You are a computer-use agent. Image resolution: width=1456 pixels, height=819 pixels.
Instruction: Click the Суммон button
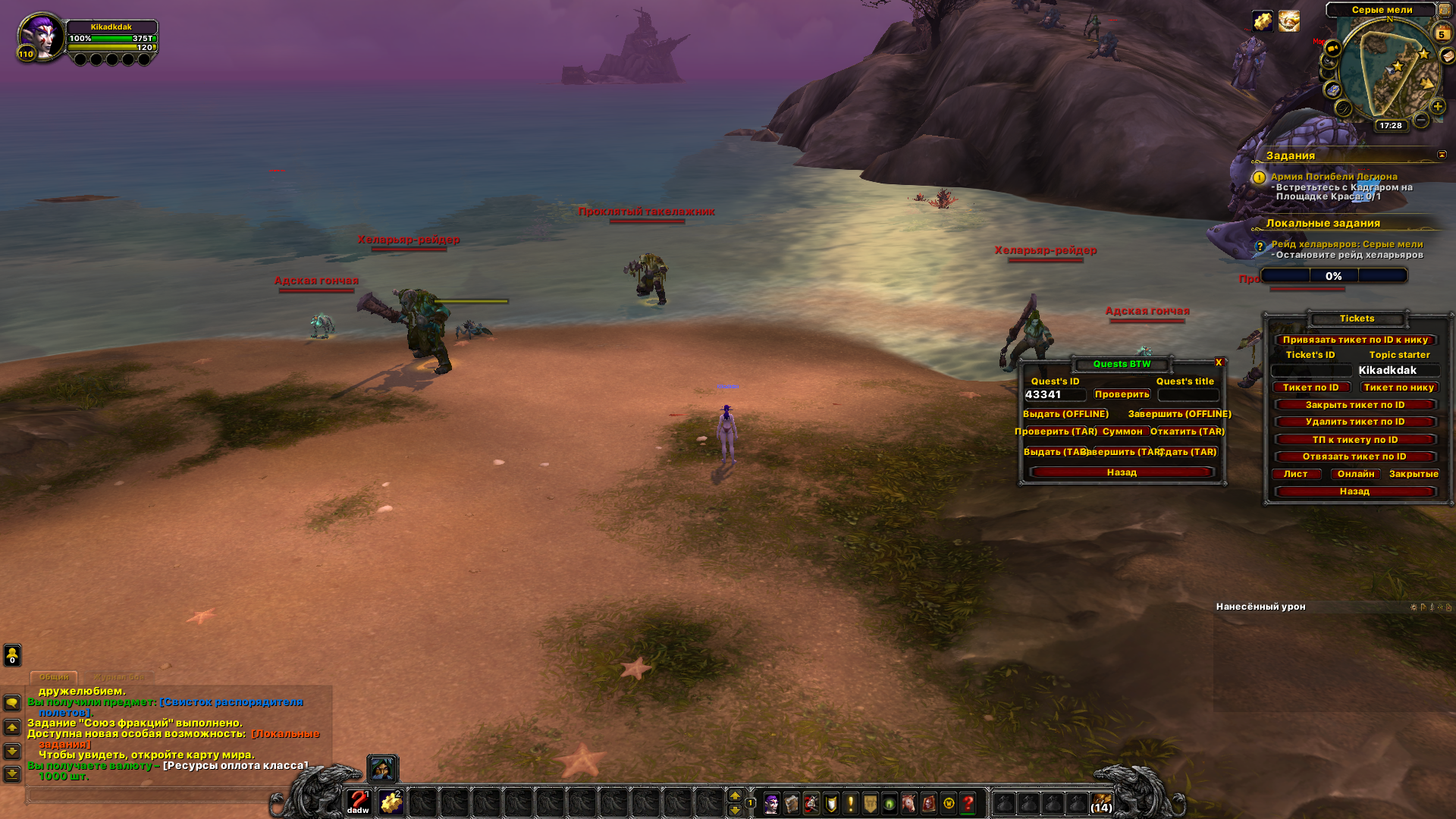[1122, 431]
